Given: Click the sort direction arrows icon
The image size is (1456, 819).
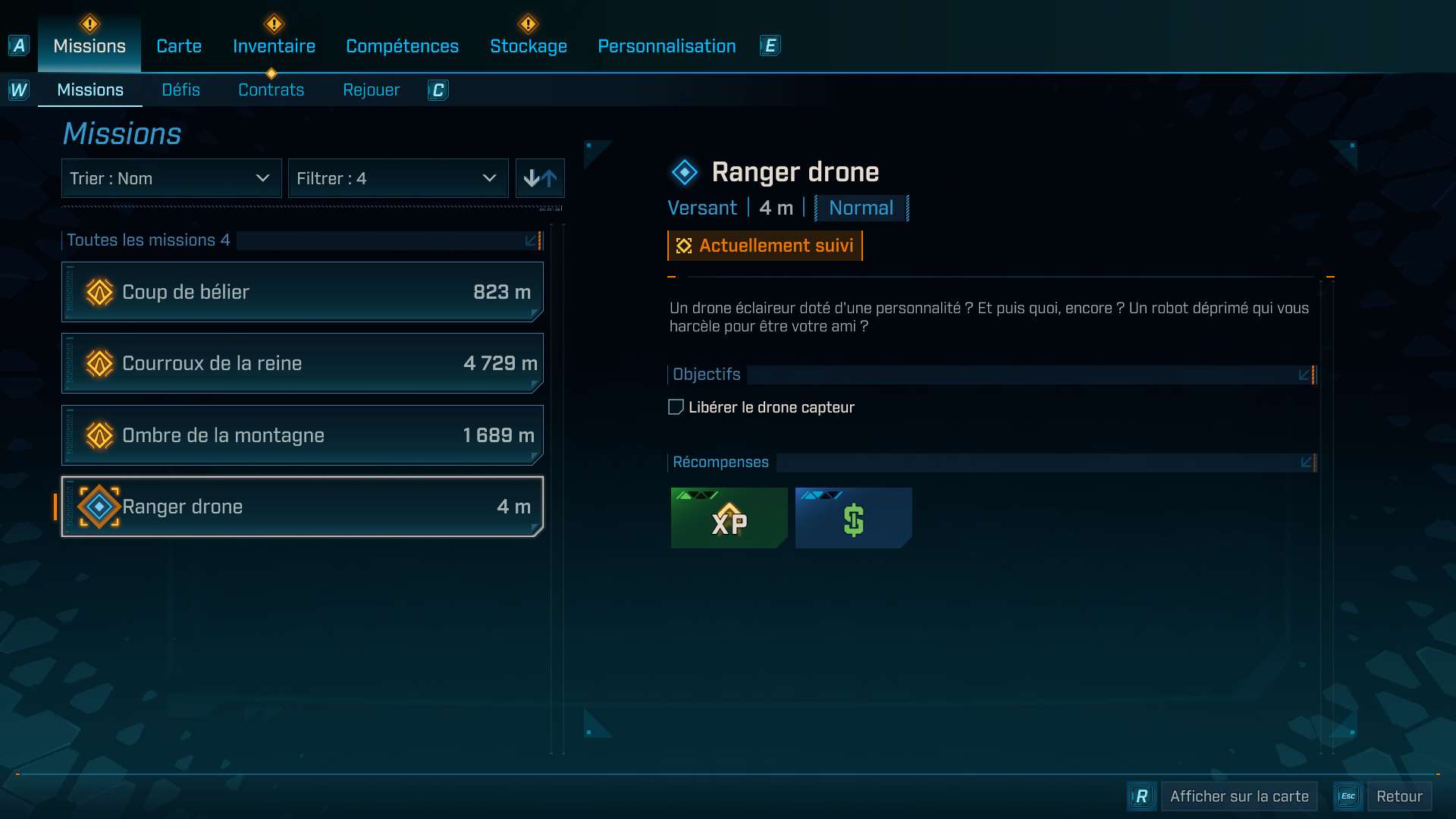Looking at the screenshot, I should [540, 178].
